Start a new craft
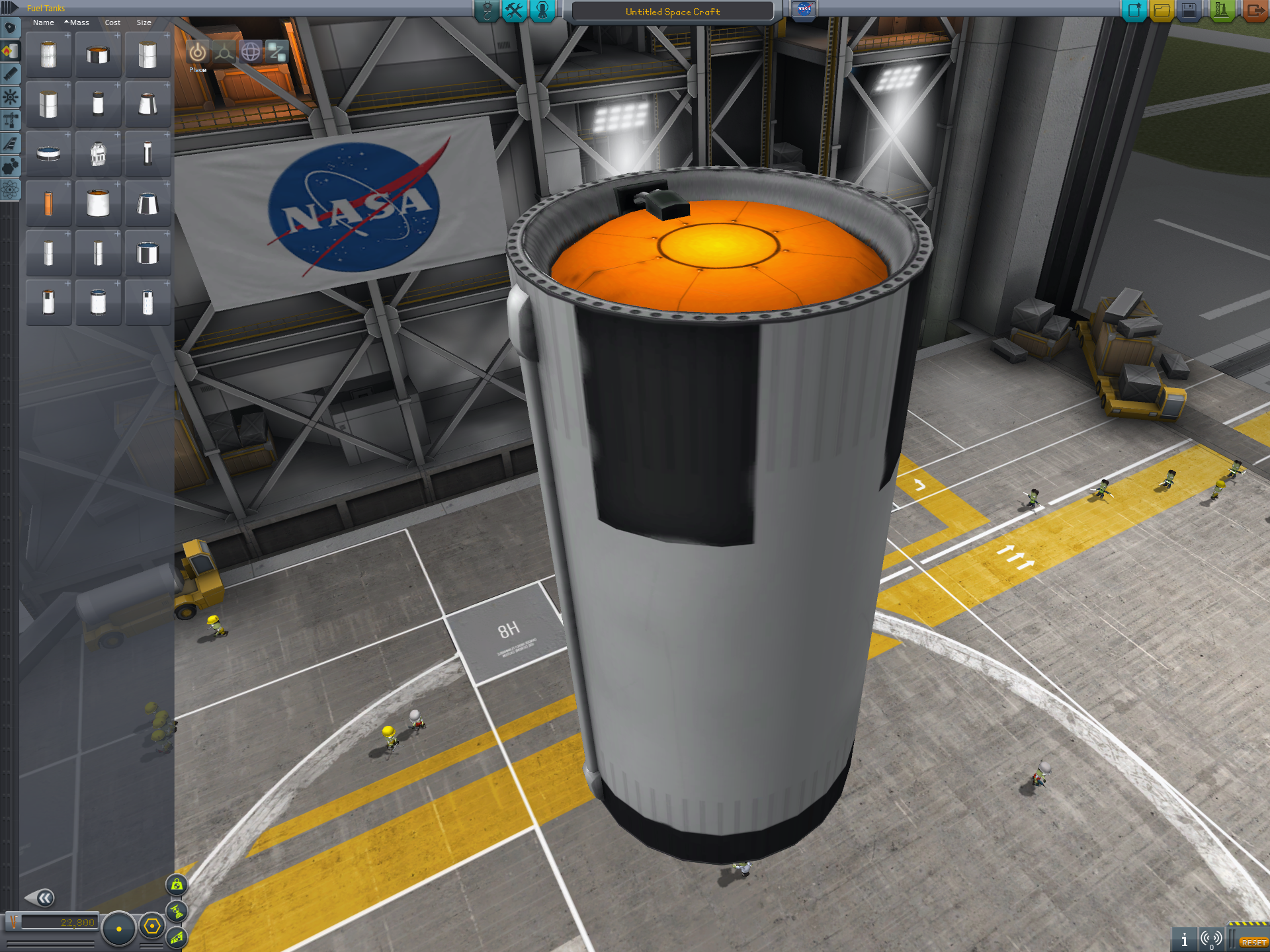1270x952 pixels. coord(1134,11)
